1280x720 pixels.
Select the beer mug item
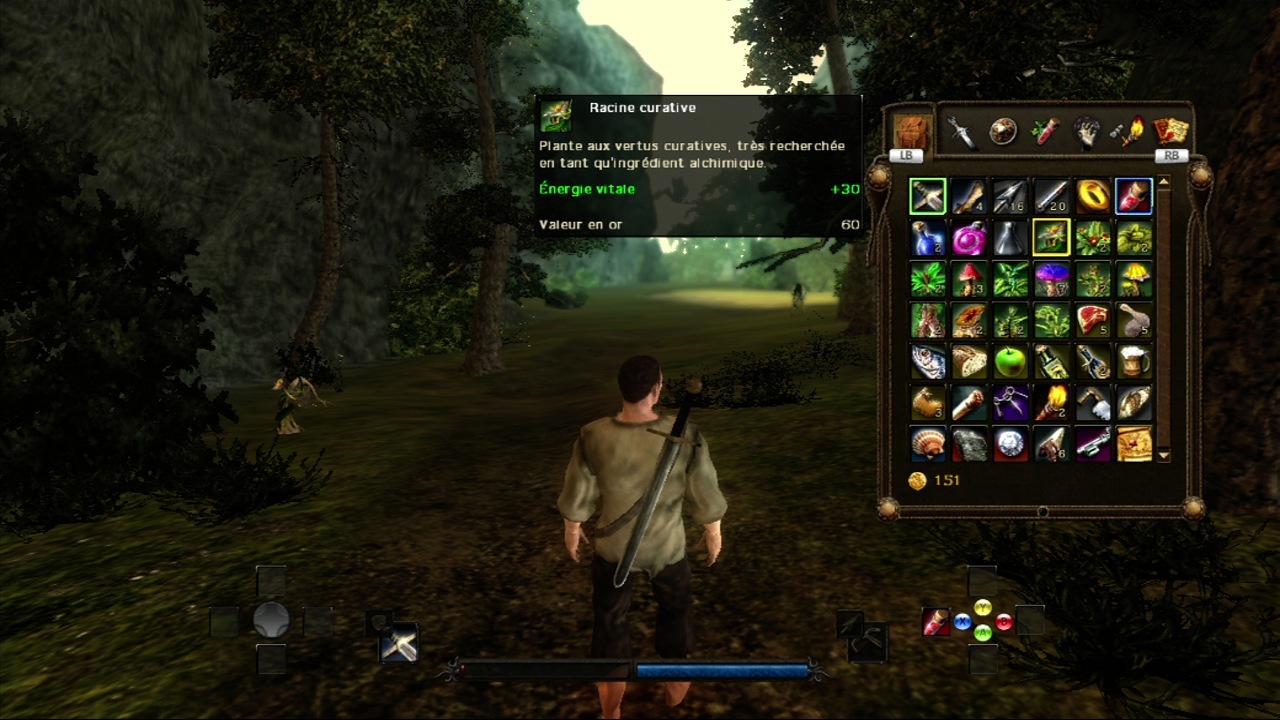pyautogui.click(x=1133, y=362)
